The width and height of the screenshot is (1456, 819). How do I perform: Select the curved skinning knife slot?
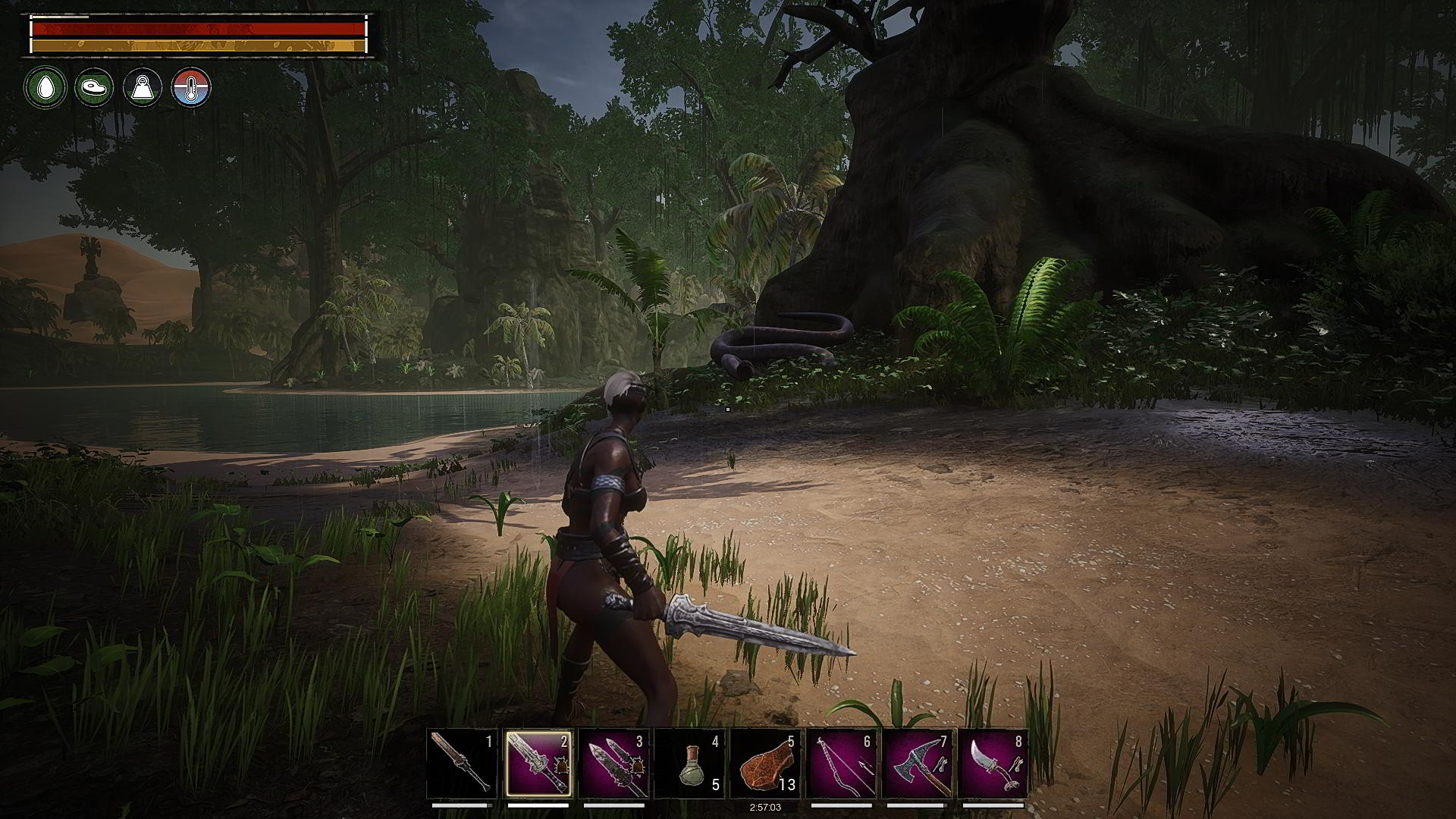coord(993,764)
